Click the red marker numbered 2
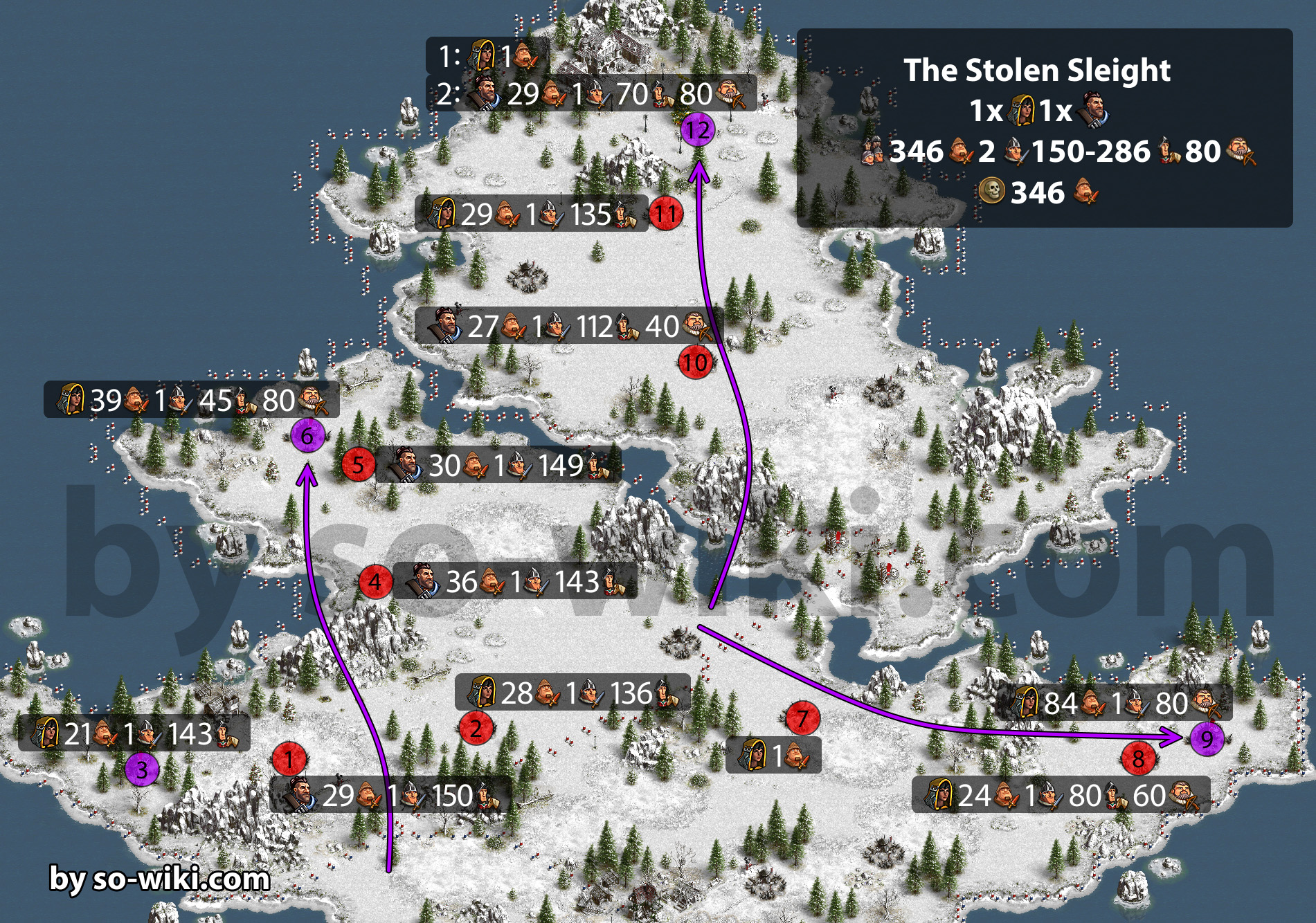 point(476,728)
